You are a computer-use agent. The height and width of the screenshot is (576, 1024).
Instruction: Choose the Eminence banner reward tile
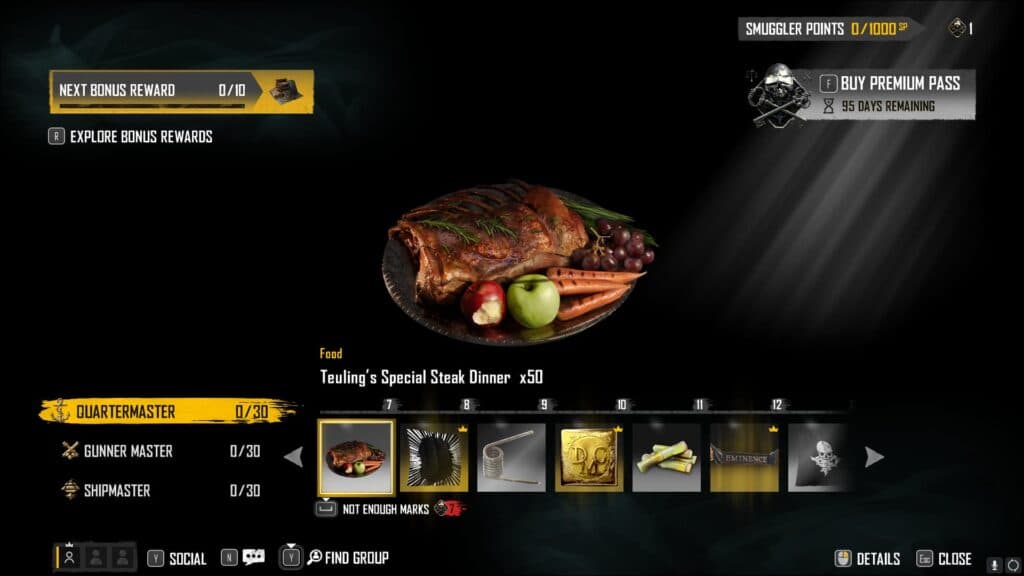pyautogui.click(x=744, y=457)
